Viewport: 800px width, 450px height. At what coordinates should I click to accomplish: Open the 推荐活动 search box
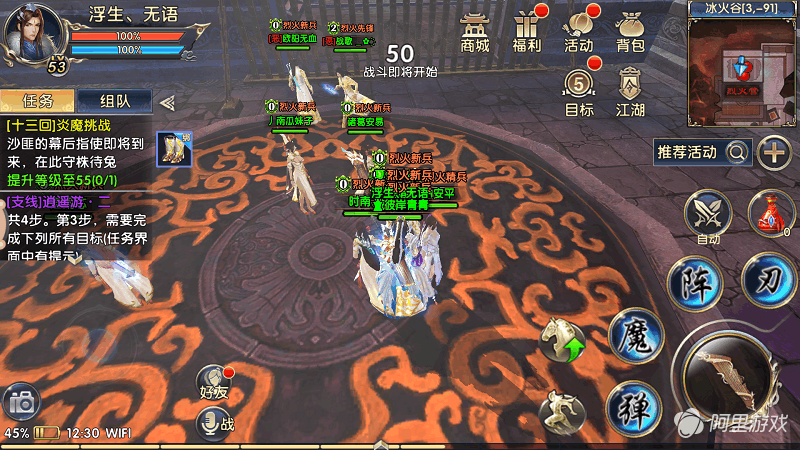(701, 152)
